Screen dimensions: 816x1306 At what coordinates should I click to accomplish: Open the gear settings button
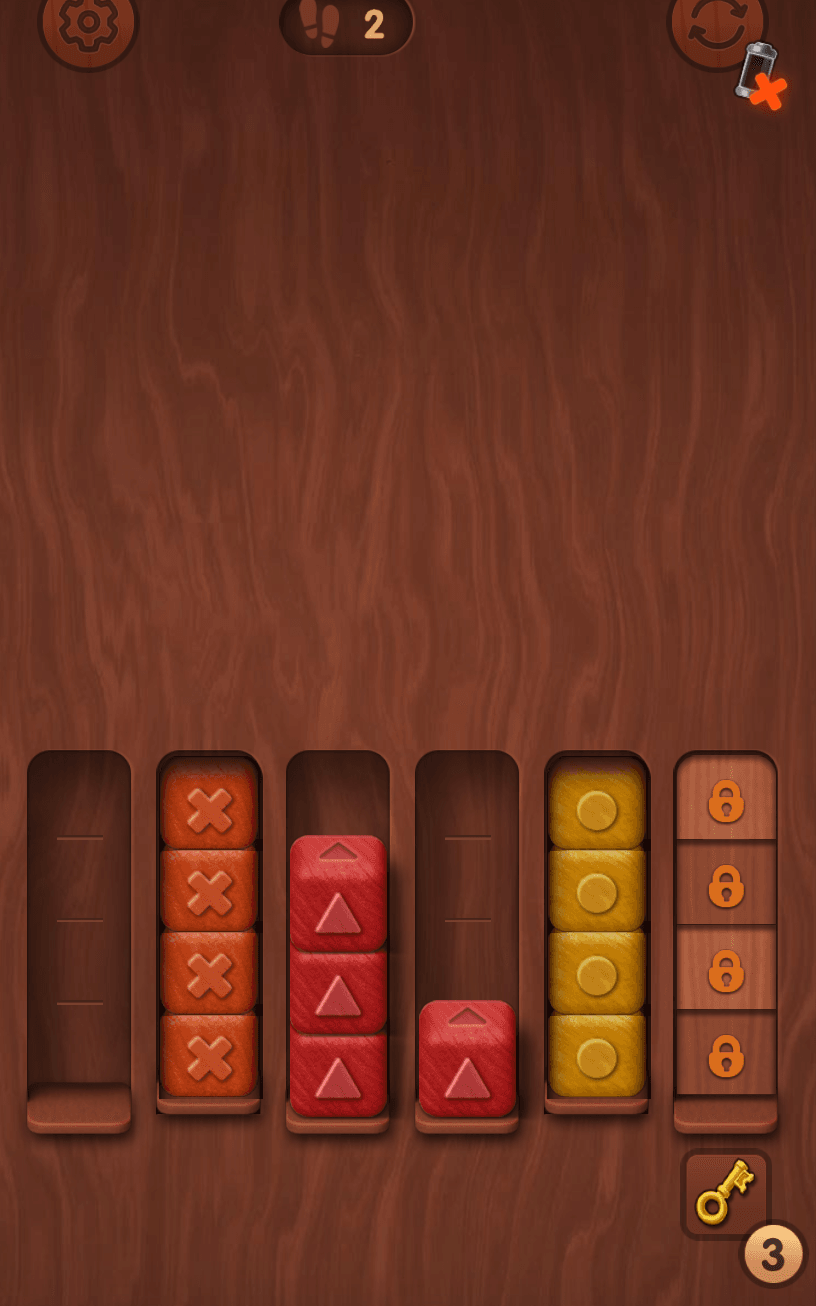pos(88,25)
